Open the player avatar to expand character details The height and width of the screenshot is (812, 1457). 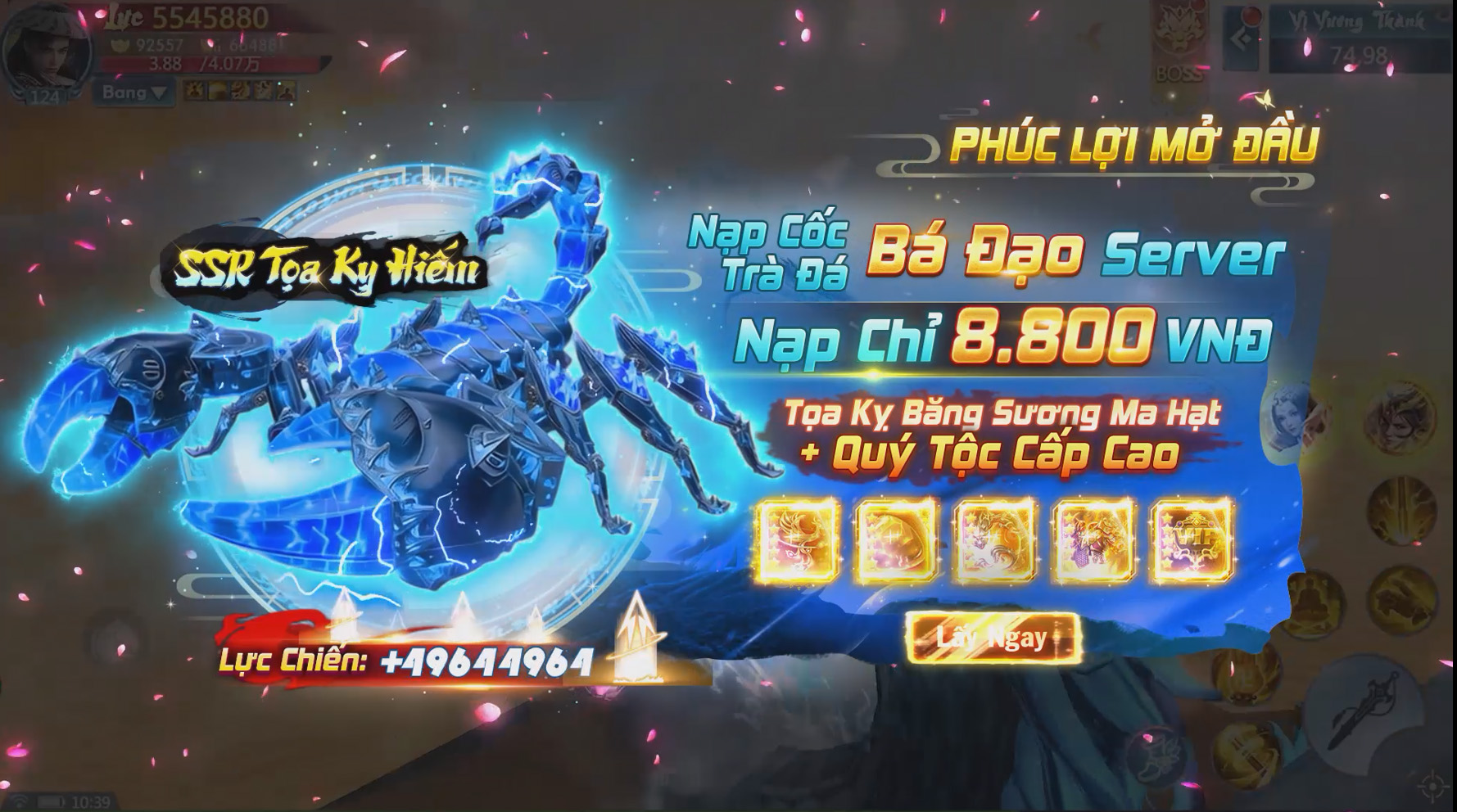coord(47,52)
